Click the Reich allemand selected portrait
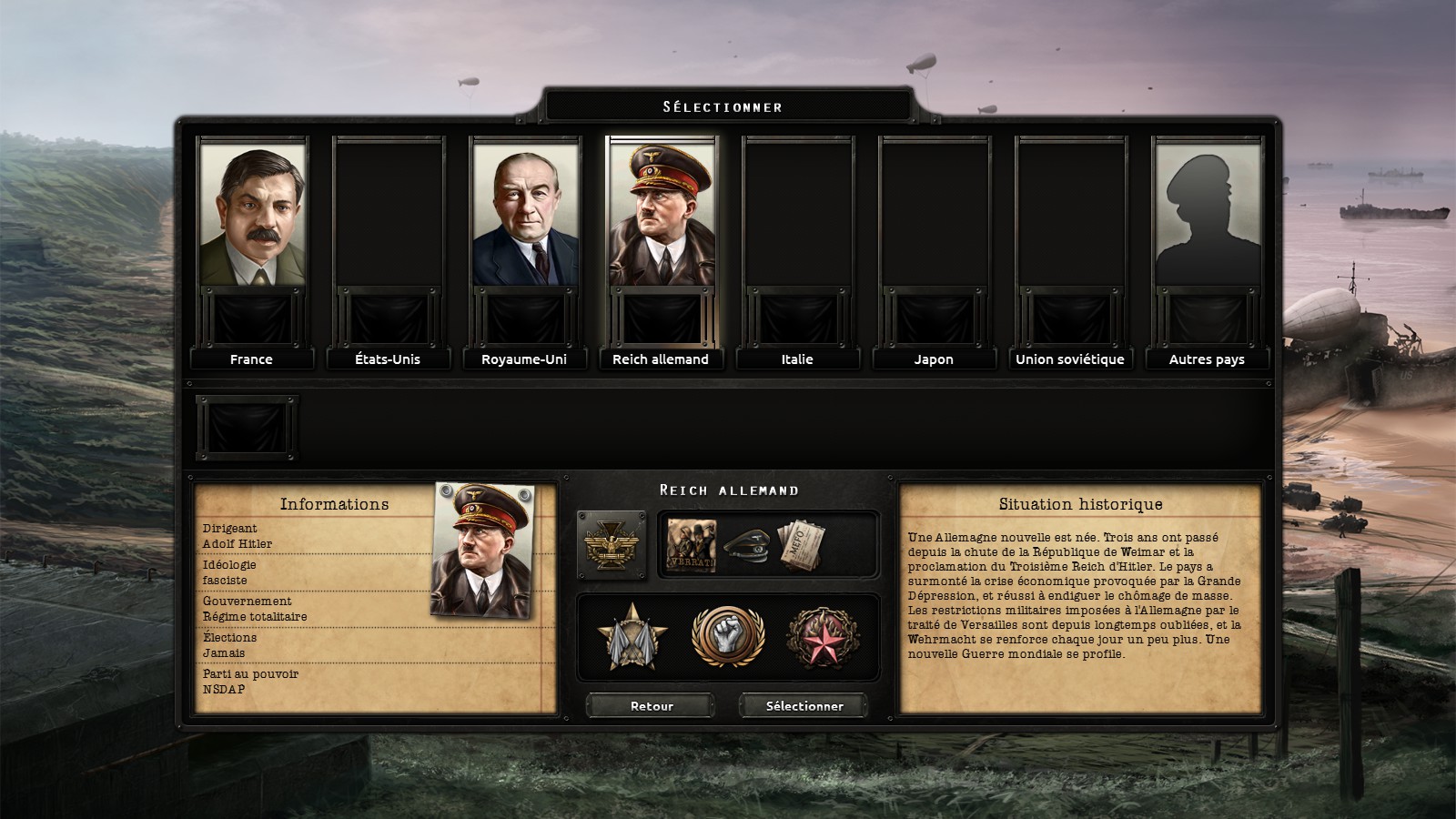The height and width of the screenshot is (819, 1456). (660, 227)
